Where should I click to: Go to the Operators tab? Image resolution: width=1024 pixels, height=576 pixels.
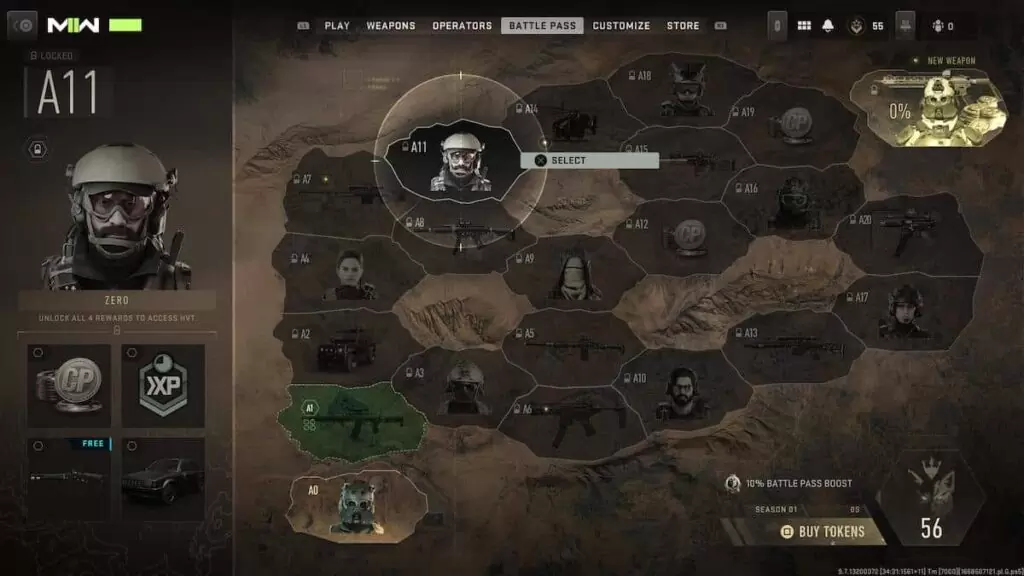tap(462, 26)
